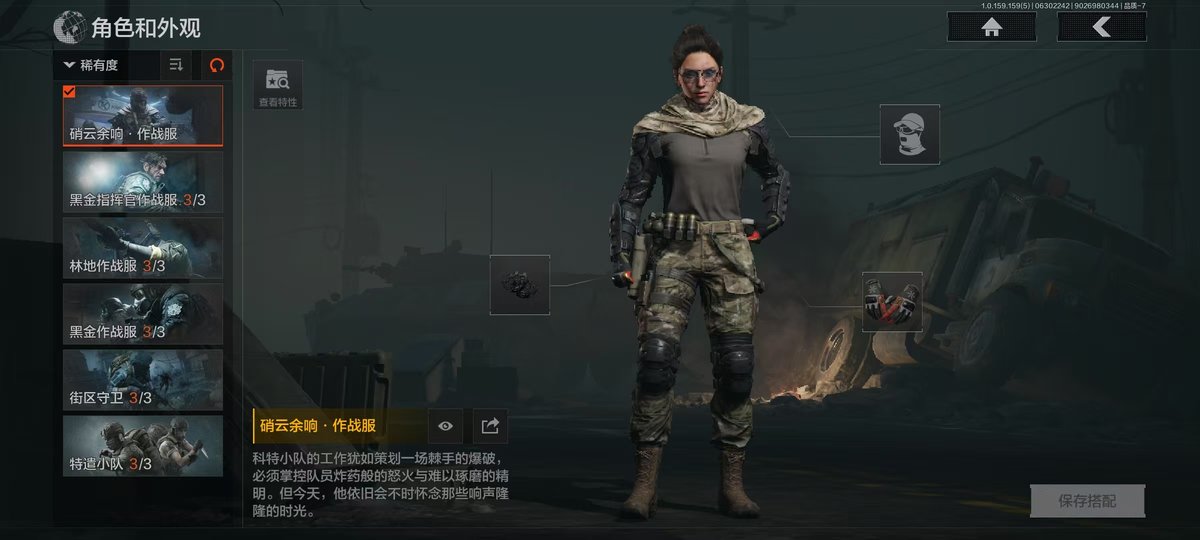This screenshot has width=1200, height=540.
Task: Click the 保存搭配 save button
Action: tap(1087, 501)
